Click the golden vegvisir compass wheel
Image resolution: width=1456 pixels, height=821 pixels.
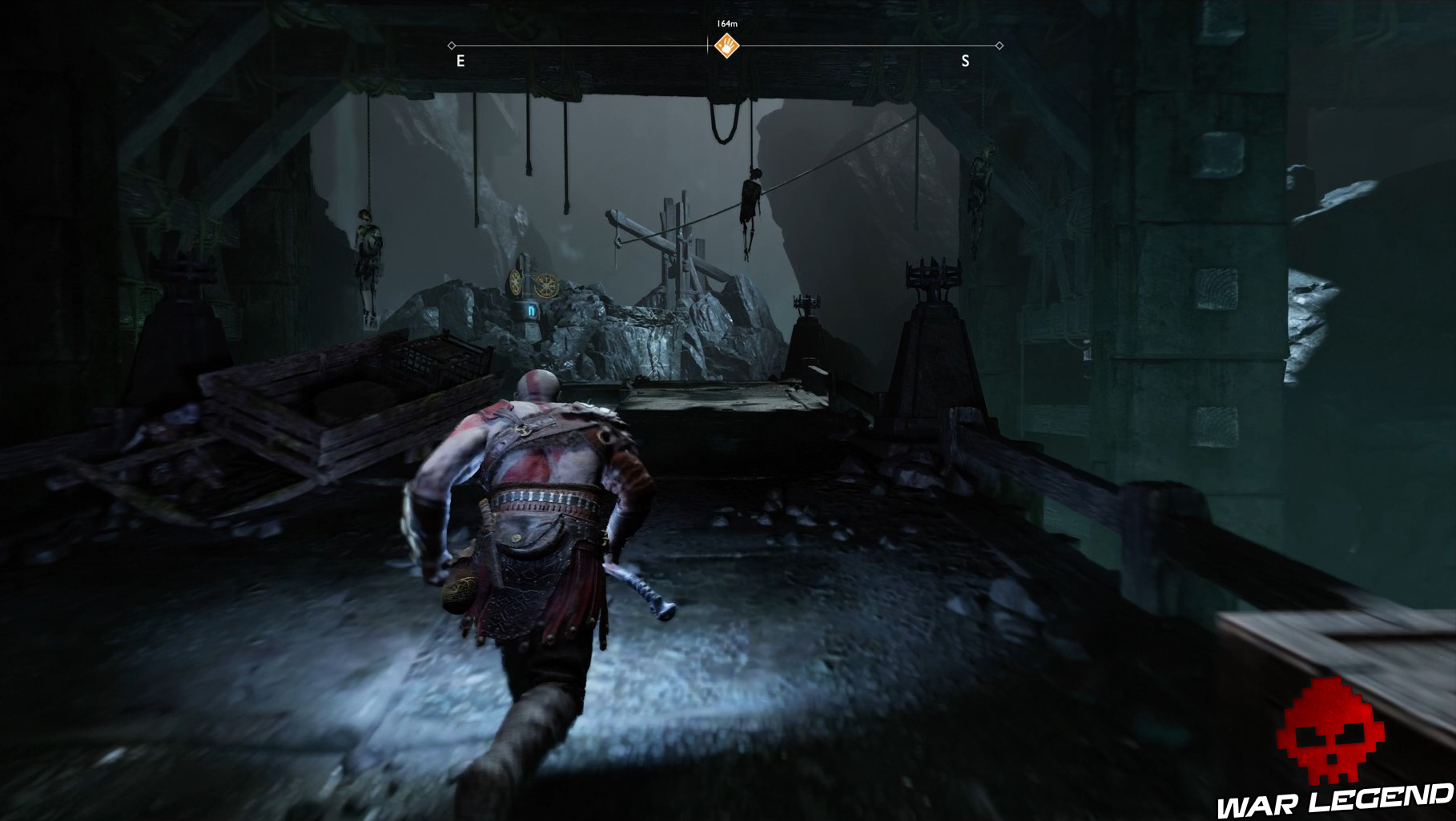coord(548,285)
